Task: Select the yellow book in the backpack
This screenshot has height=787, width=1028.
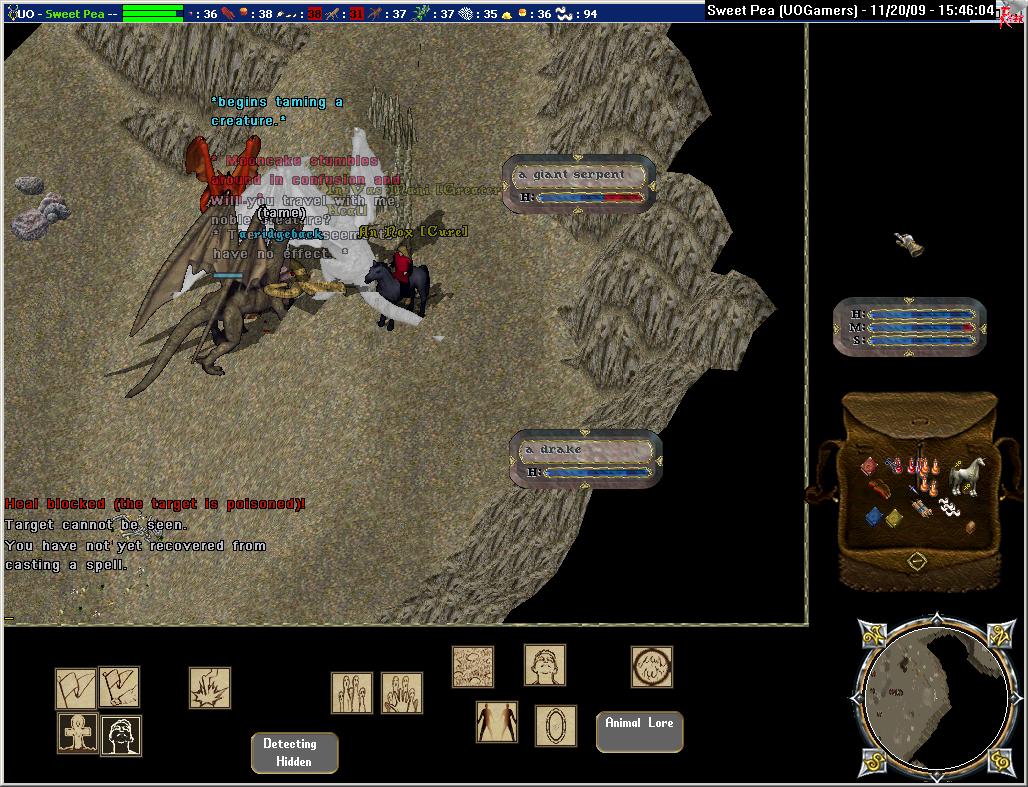Action: pyautogui.click(x=893, y=519)
